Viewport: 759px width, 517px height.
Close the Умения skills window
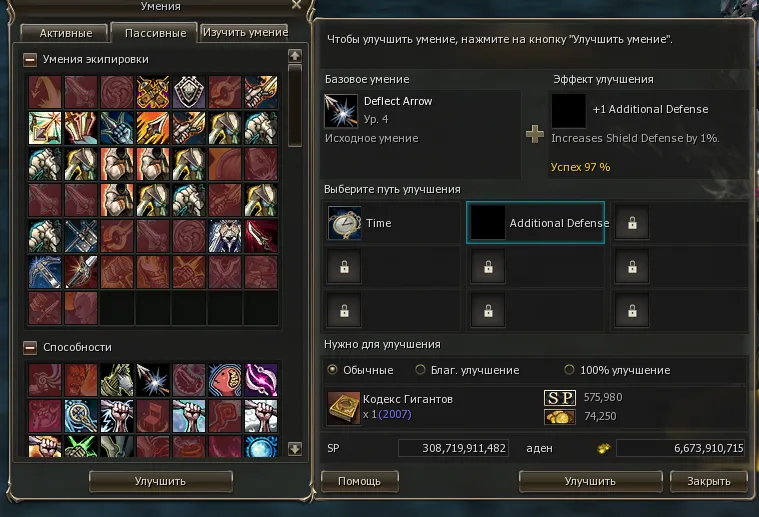295,6
